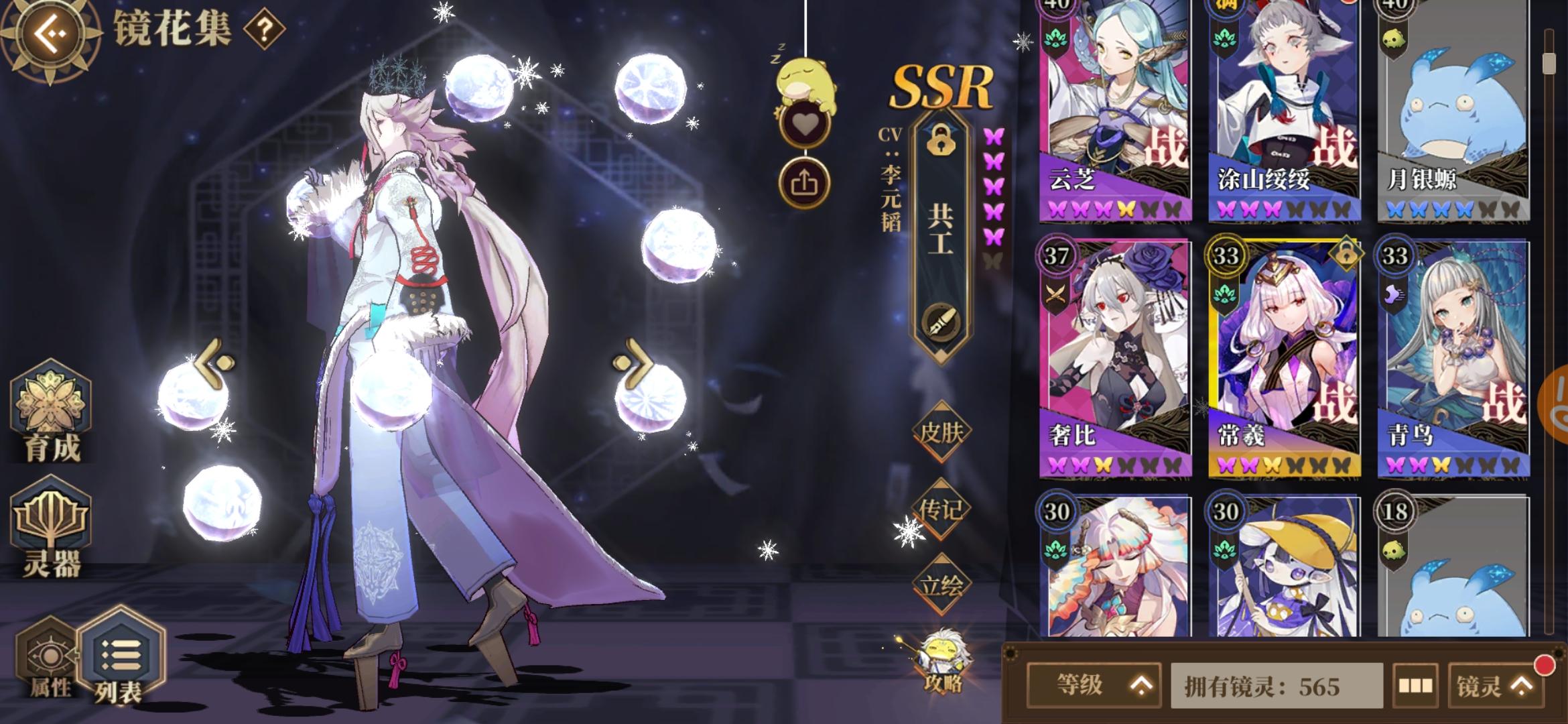Open the share icon below the sleeping duck
This screenshot has height=724, width=1568.
click(x=806, y=180)
